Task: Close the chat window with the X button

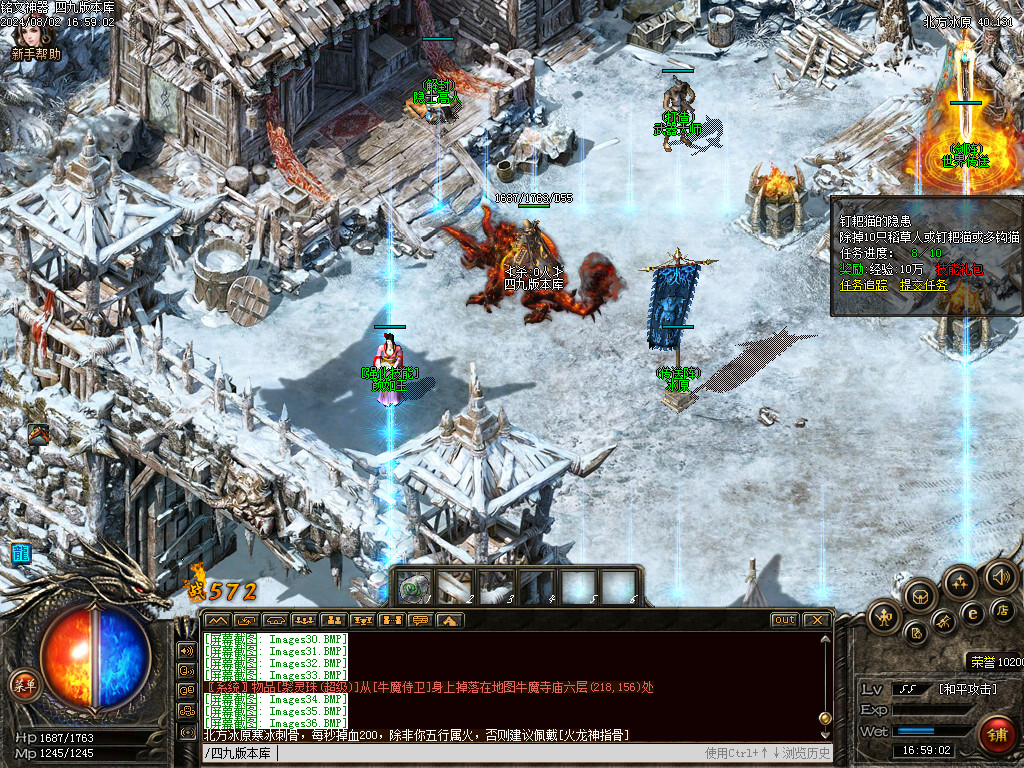Action: pos(816,620)
